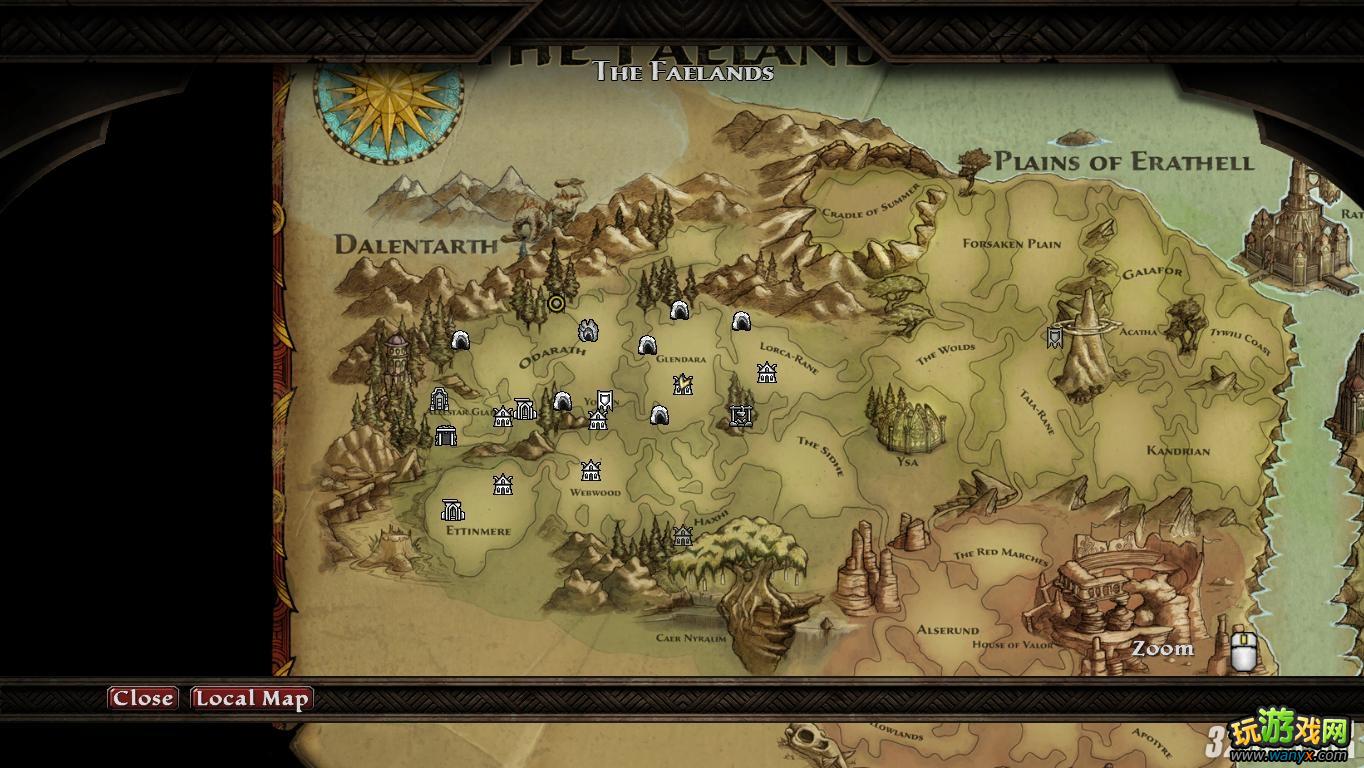
Task: Select the village marker in Lorca-Rane
Action: point(767,373)
